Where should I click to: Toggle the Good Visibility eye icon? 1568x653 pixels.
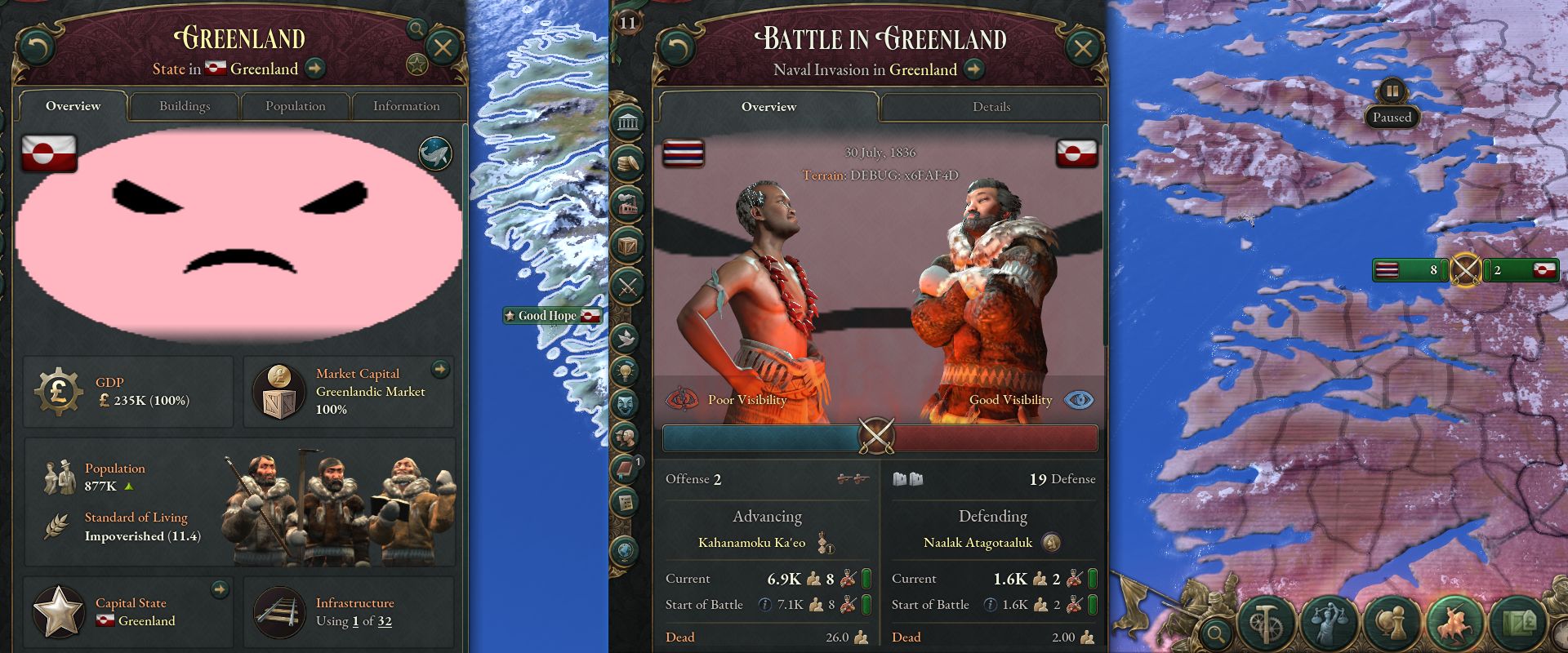[x=1080, y=400]
